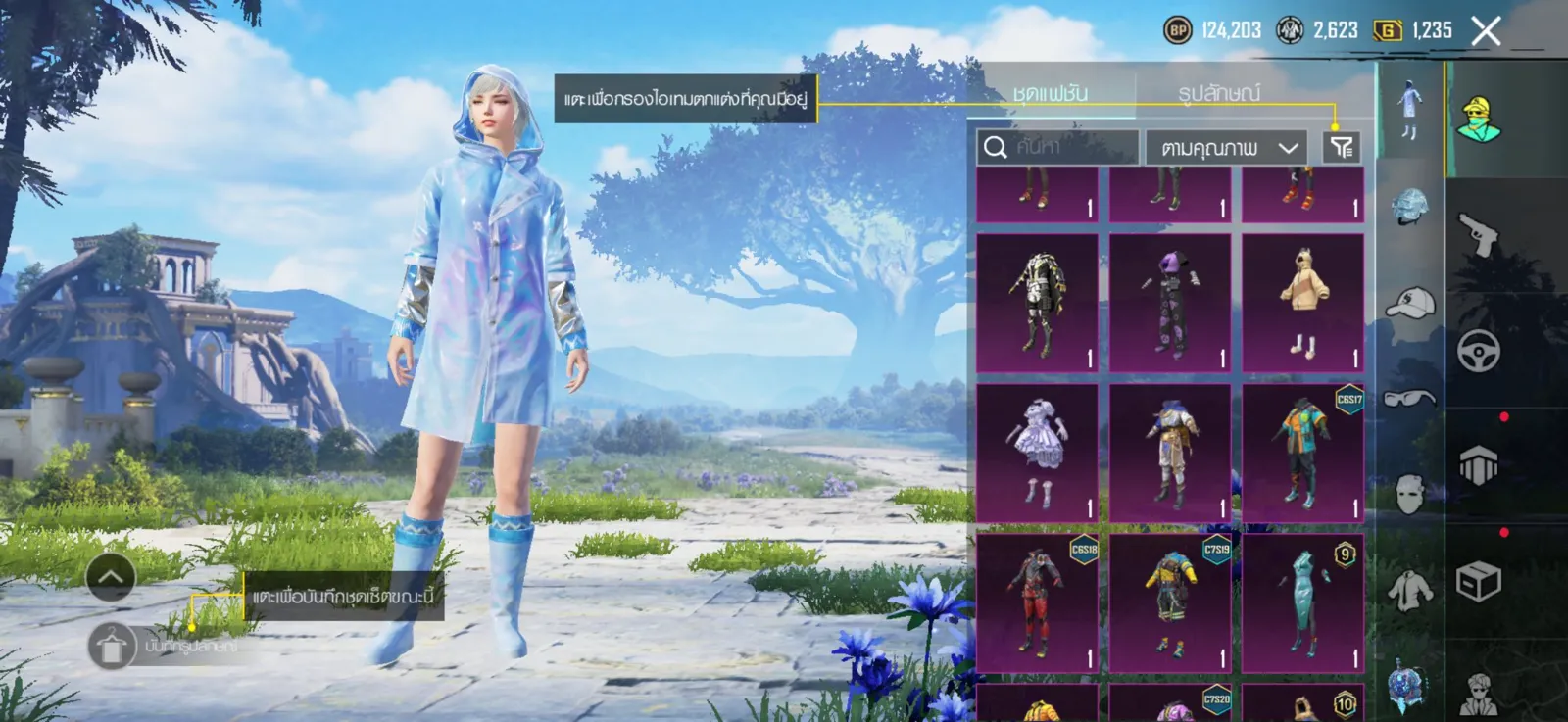Open the crate box section
The width and height of the screenshot is (1568, 722).
pyautogui.click(x=1478, y=582)
